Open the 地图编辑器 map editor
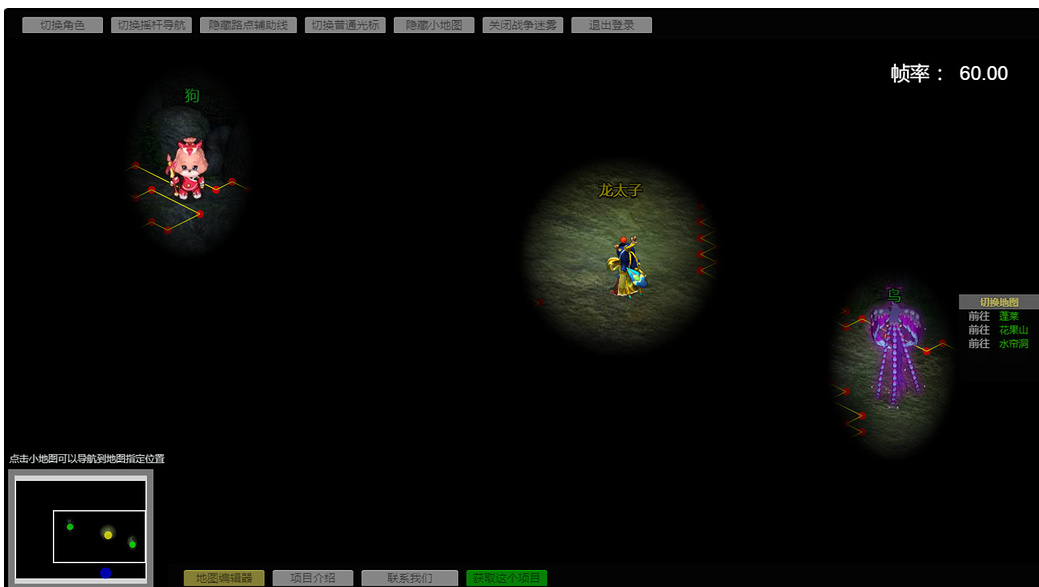The image size is (1039, 587). (224, 578)
